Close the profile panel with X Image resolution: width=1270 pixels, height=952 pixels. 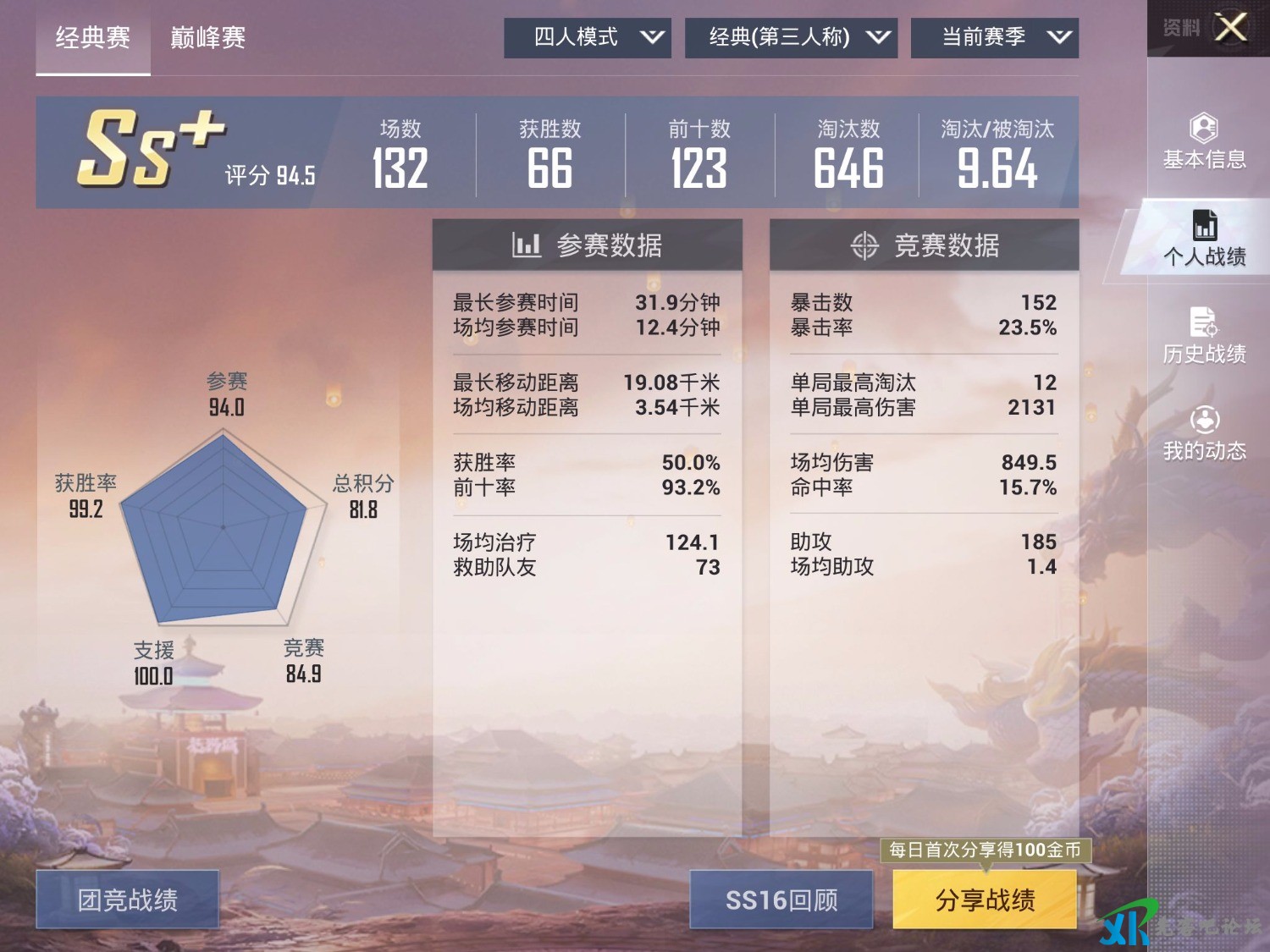click(1230, 27)
